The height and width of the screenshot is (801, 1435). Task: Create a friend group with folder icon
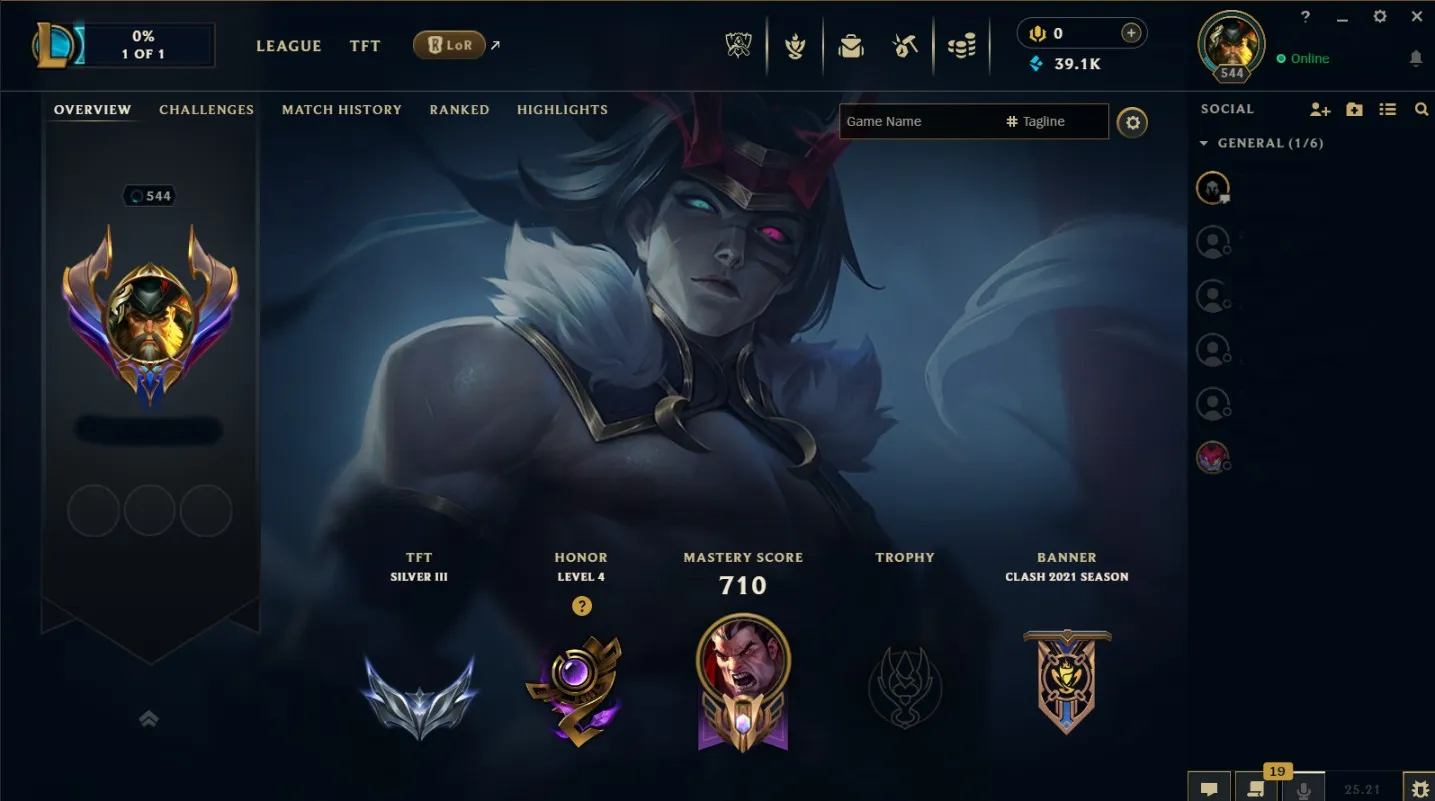(x=1354, y=109)
